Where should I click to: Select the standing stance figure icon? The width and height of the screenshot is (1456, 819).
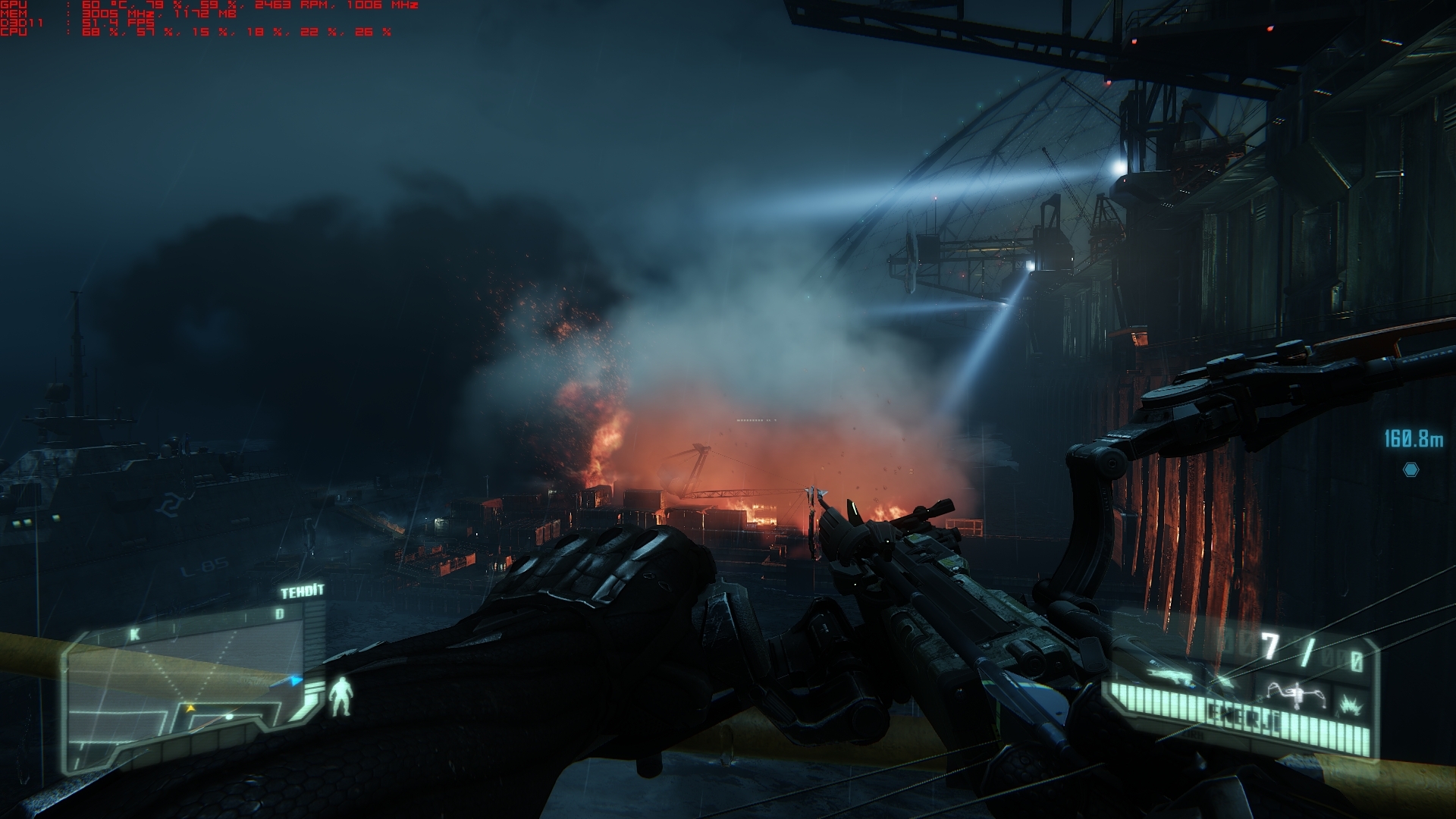click(340, 697)
